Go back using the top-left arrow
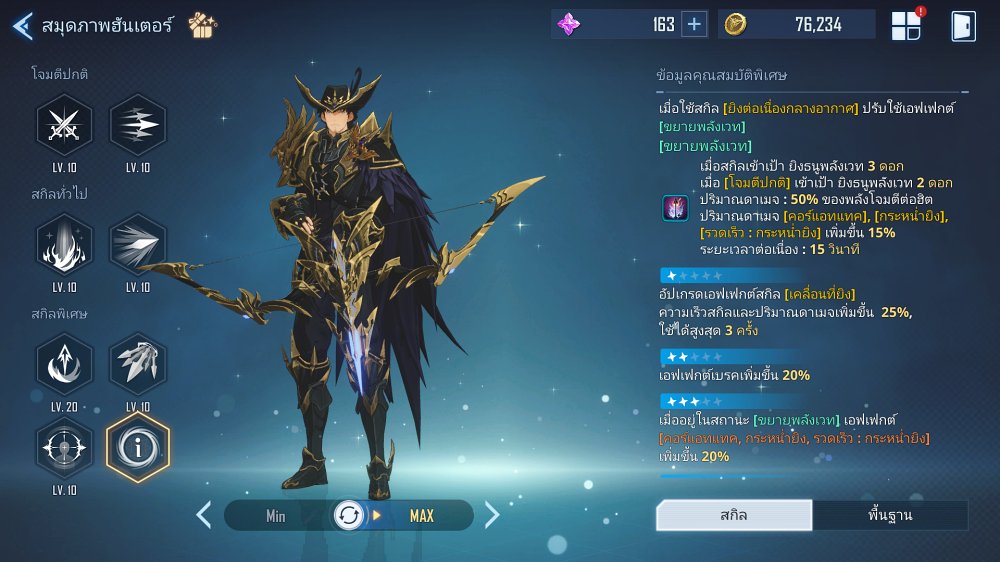Screen dimensions: 1000x562 tap(22, 26)
